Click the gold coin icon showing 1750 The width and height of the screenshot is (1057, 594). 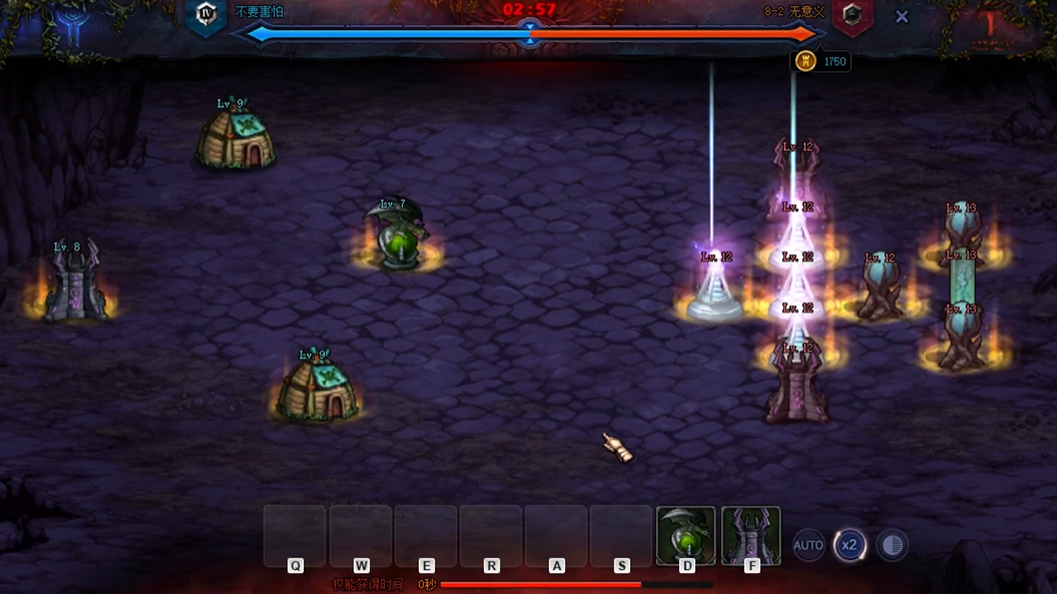tap(806, 61)
